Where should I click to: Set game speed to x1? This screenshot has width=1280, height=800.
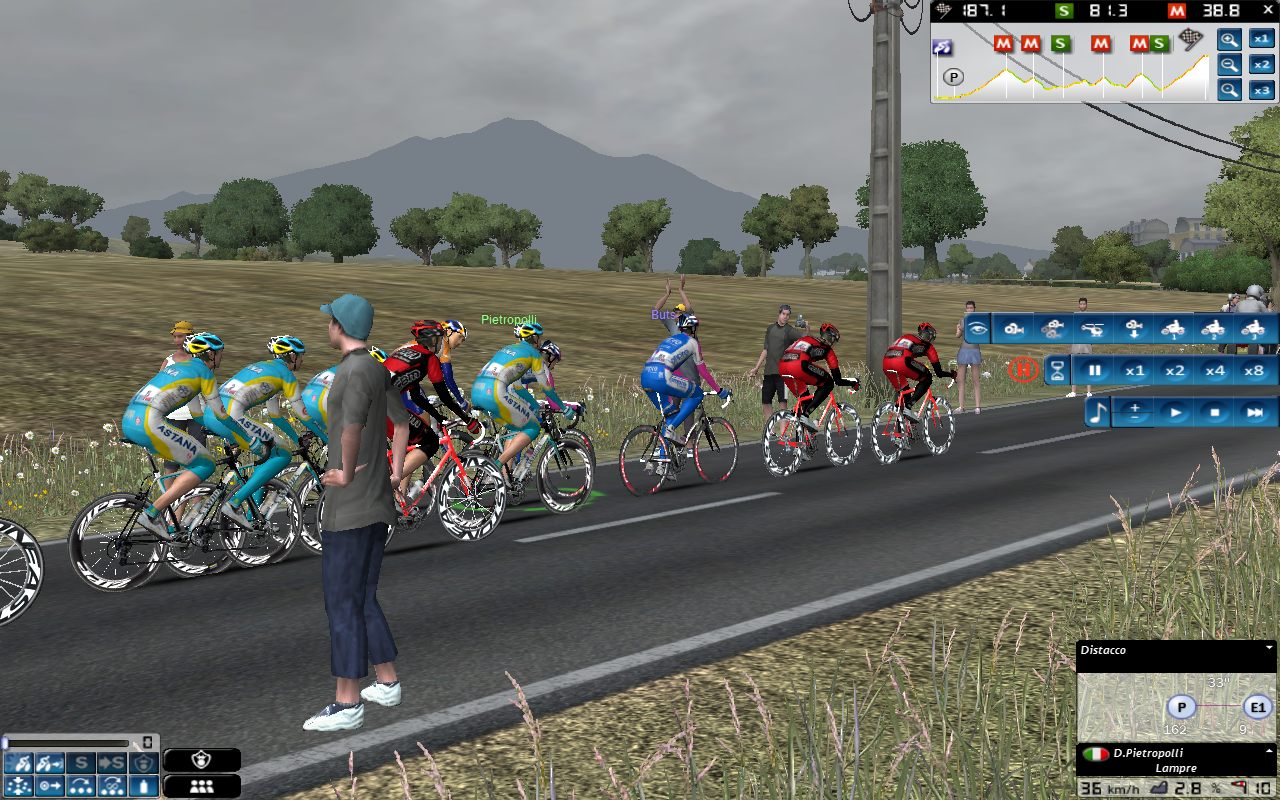click(x=1134, y=371)
